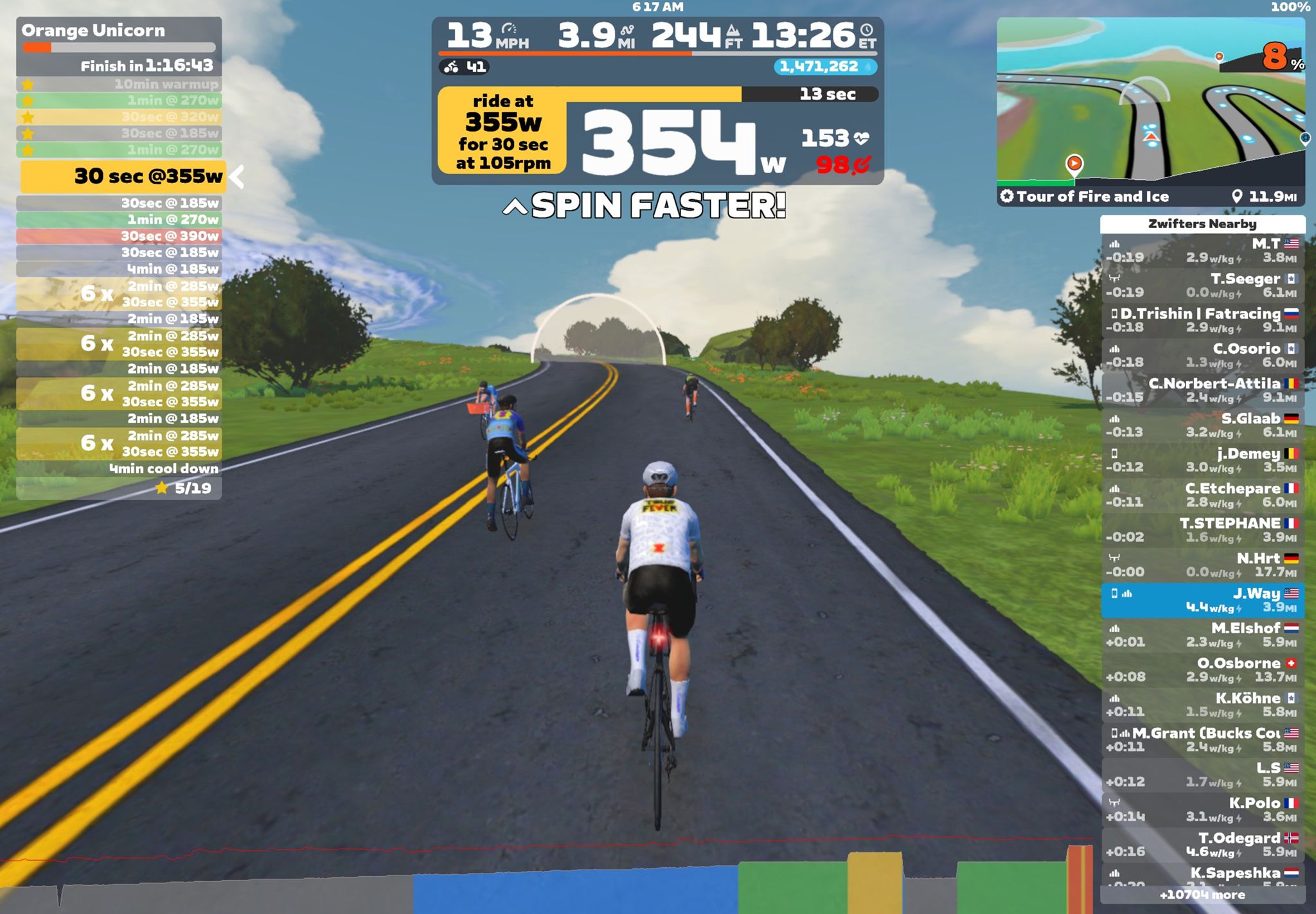Select the highlighted J.Way row

pyautogui.click(x=1202, y=600)
